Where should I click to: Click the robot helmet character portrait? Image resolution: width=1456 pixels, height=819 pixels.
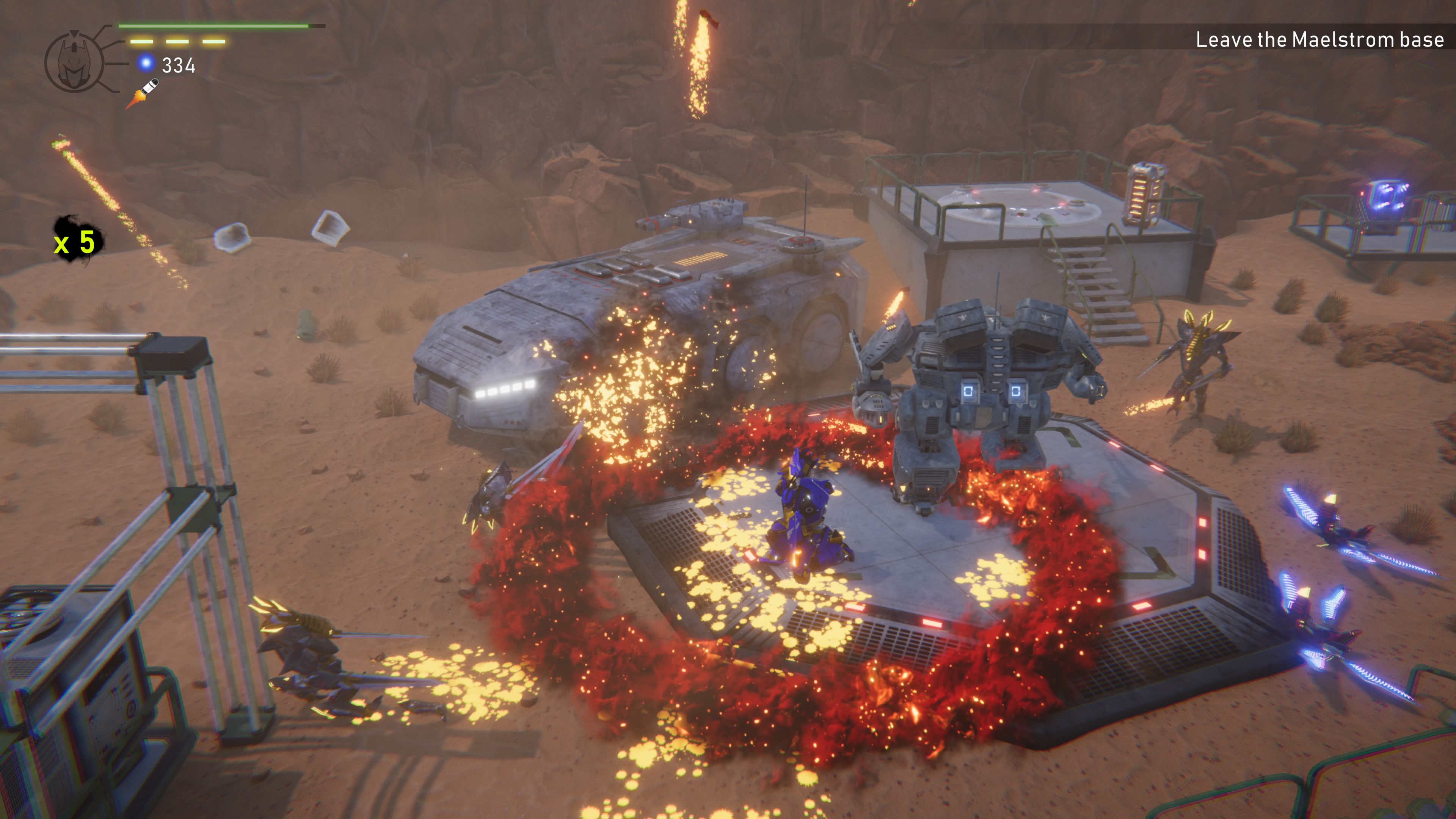[x=74, y=61]
